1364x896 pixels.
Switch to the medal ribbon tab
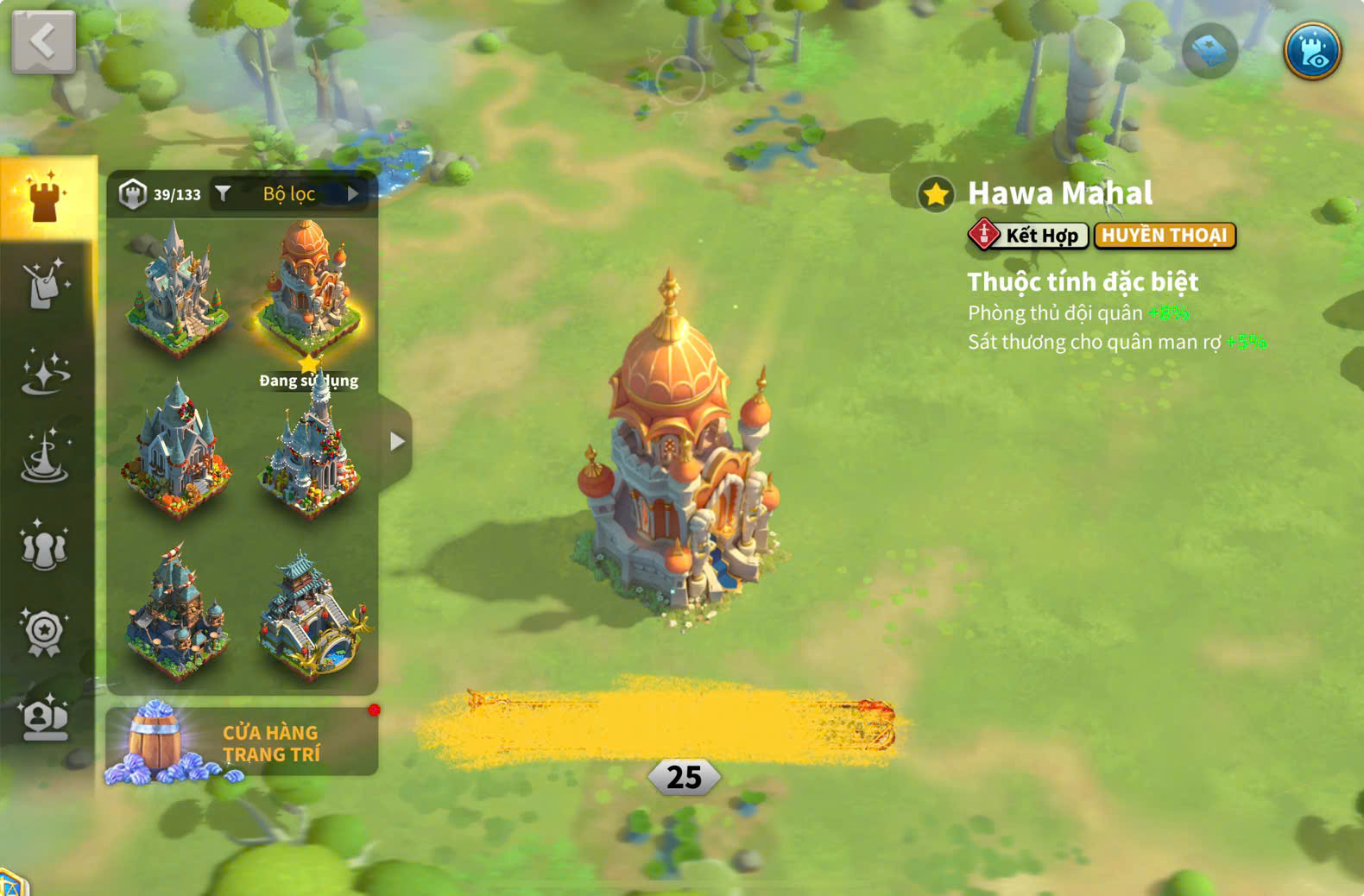click(x=45, y=633)
